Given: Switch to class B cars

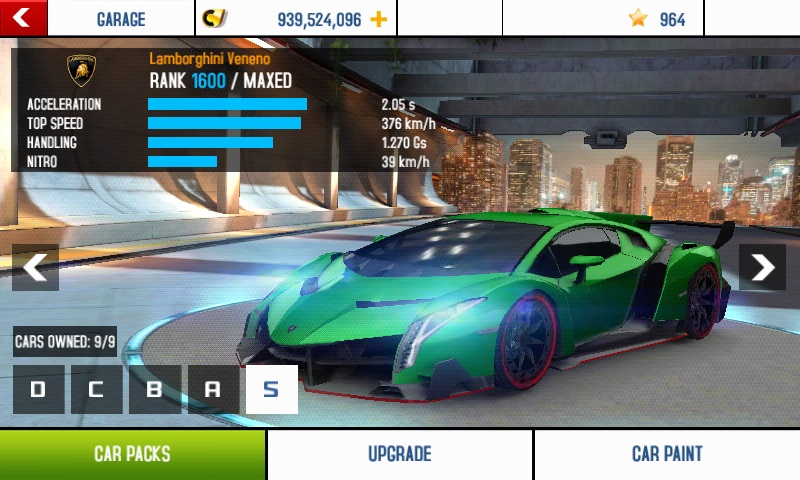Looking at the screenshot, I should tap(154, 389).
